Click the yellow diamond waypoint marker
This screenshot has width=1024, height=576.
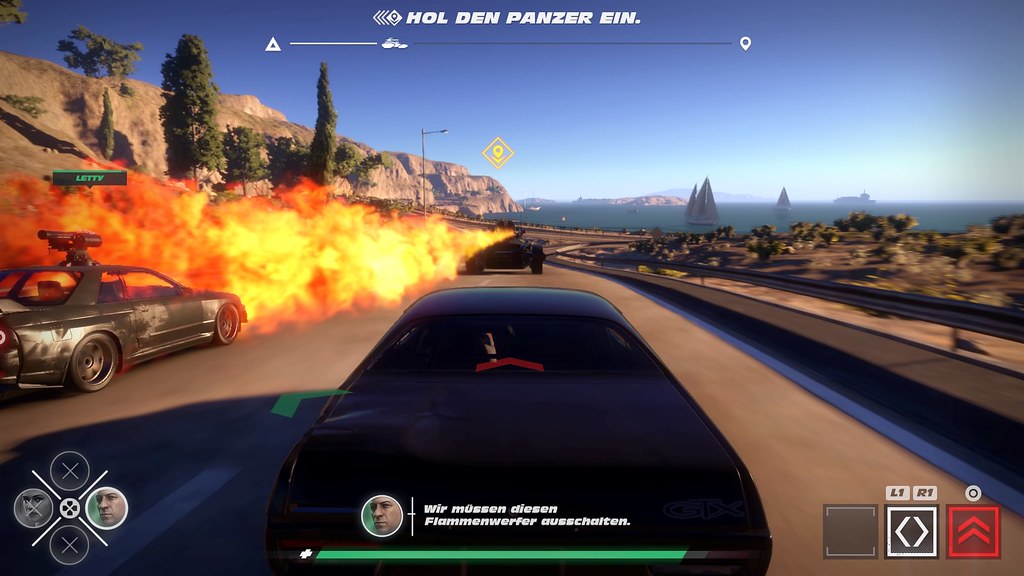pyautogui.click(x=497, y=153)
